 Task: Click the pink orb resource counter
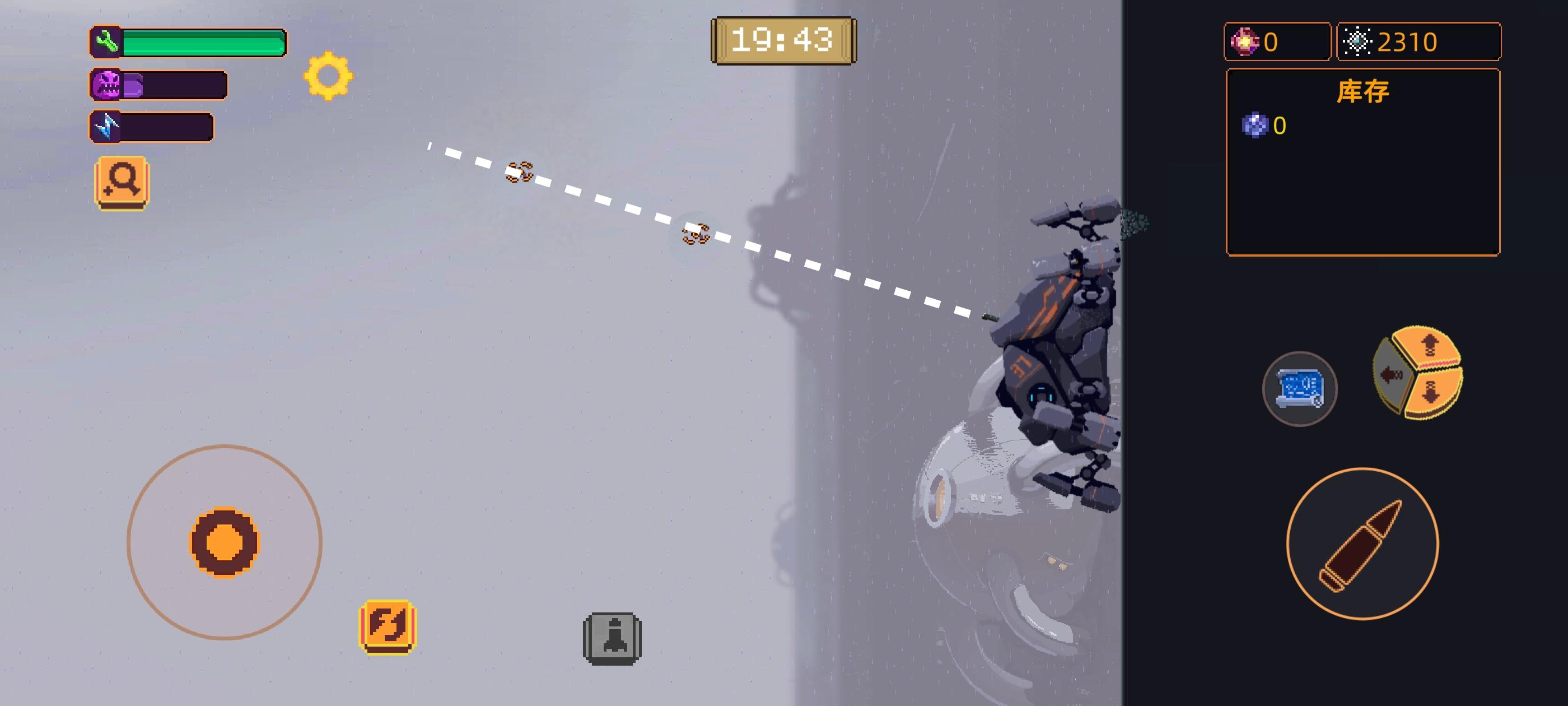tap(1276, 41)
